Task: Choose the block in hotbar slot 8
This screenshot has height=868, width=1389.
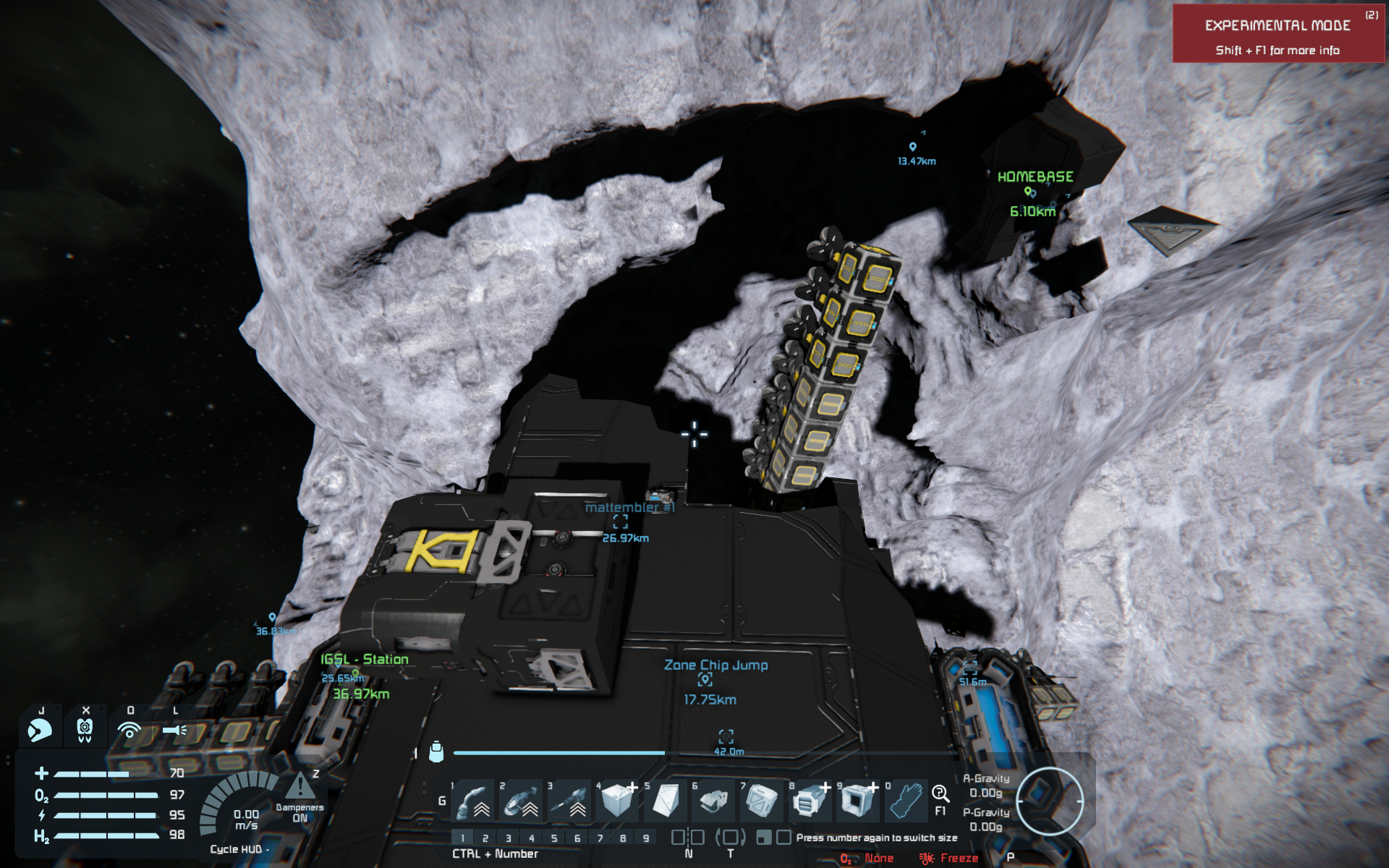Action: pos(810,801)
